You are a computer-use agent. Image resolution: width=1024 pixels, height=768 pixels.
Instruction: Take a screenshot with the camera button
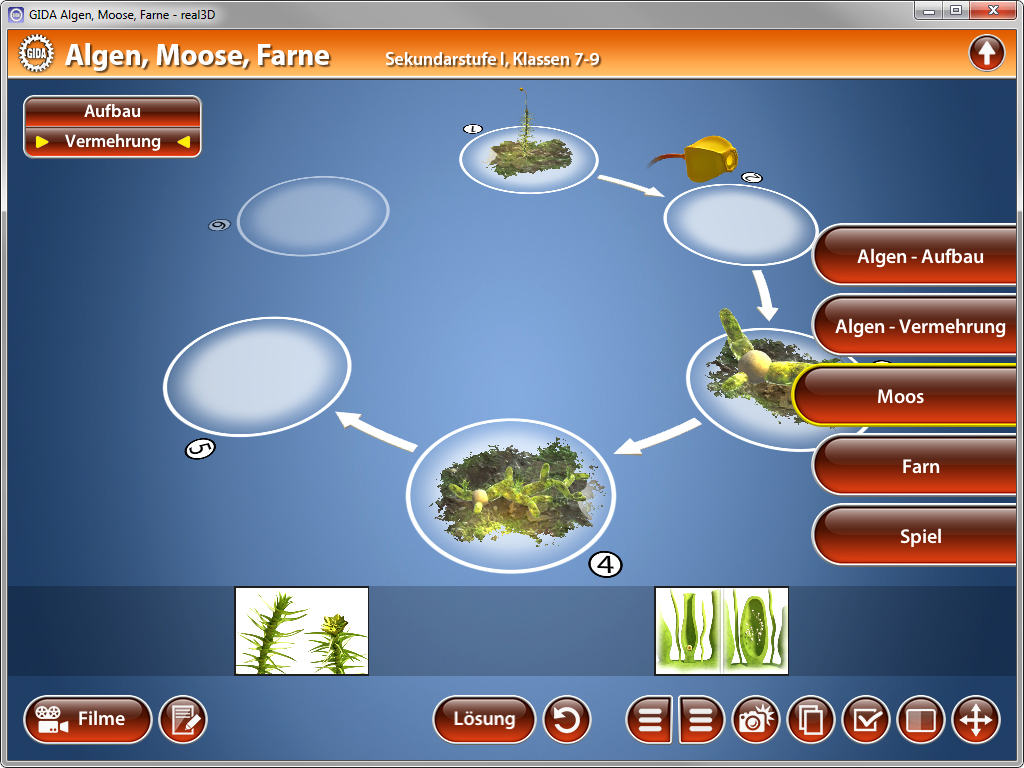(759, 720)
